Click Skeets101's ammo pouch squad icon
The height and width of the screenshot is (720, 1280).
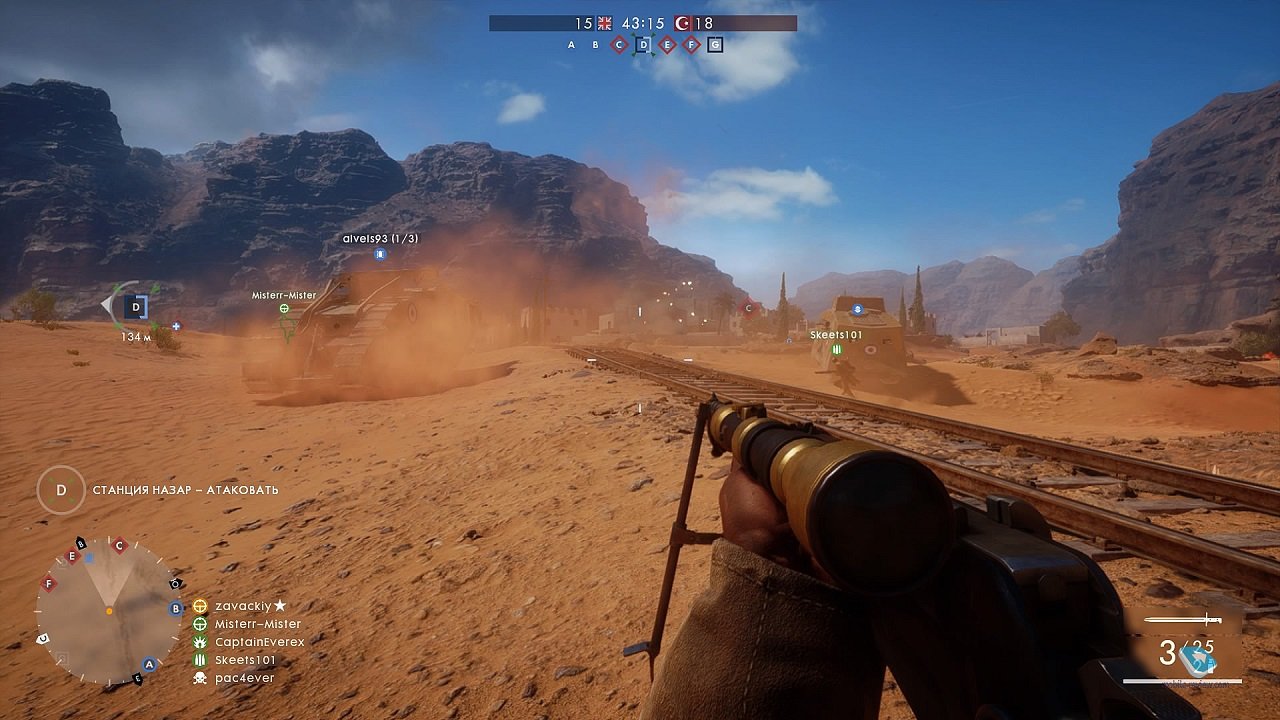pyautogui.click(x=200, y=660)
